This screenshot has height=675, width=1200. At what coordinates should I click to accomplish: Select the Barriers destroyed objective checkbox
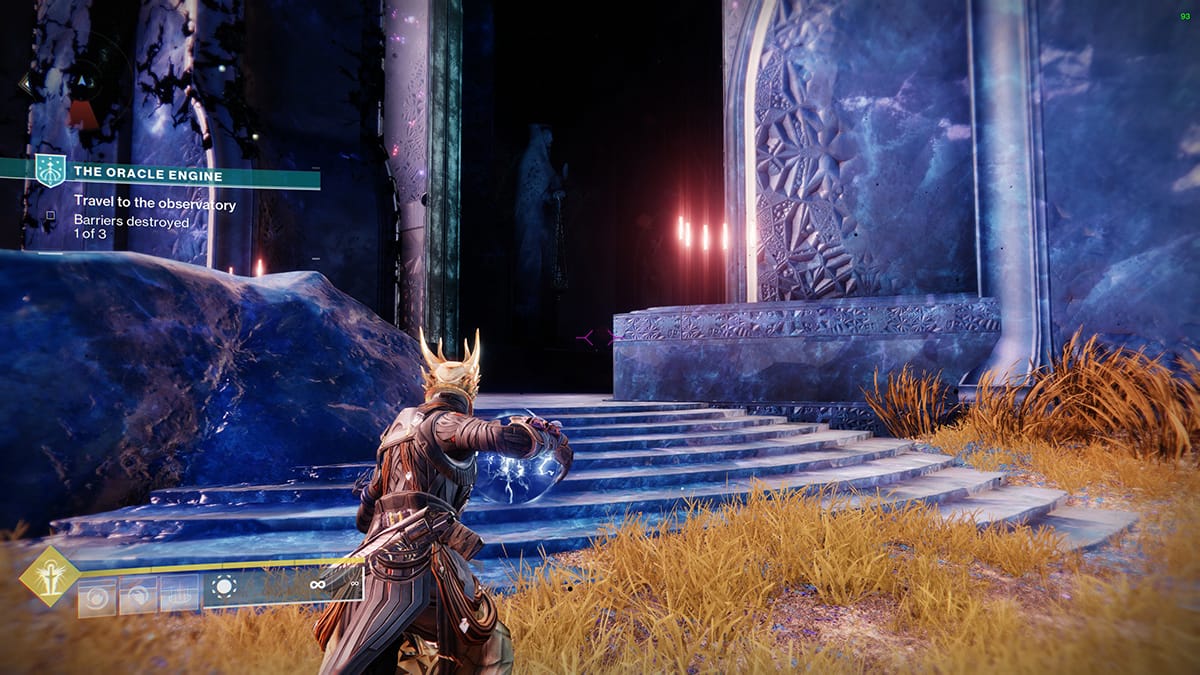coord(50,215)
